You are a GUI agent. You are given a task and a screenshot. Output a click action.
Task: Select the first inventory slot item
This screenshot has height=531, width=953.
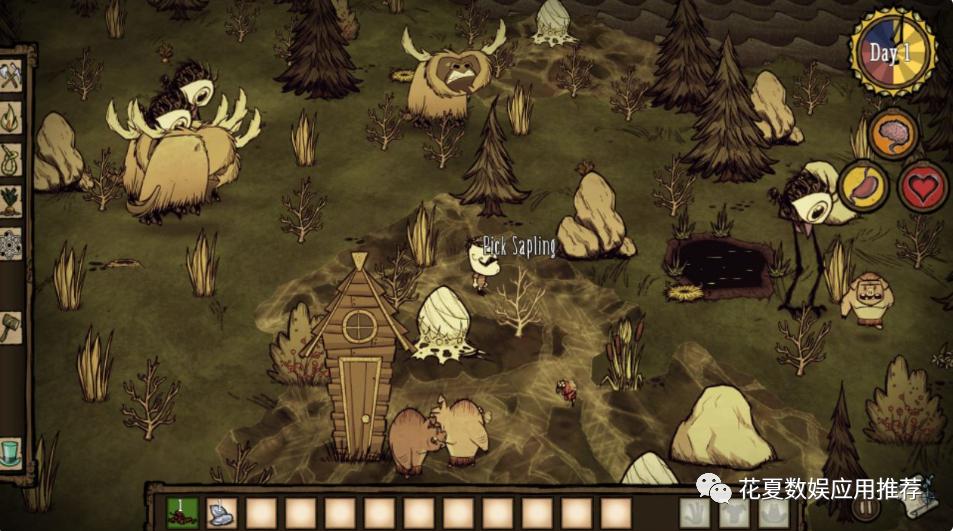pyautogui.click(x=182, y=512)
